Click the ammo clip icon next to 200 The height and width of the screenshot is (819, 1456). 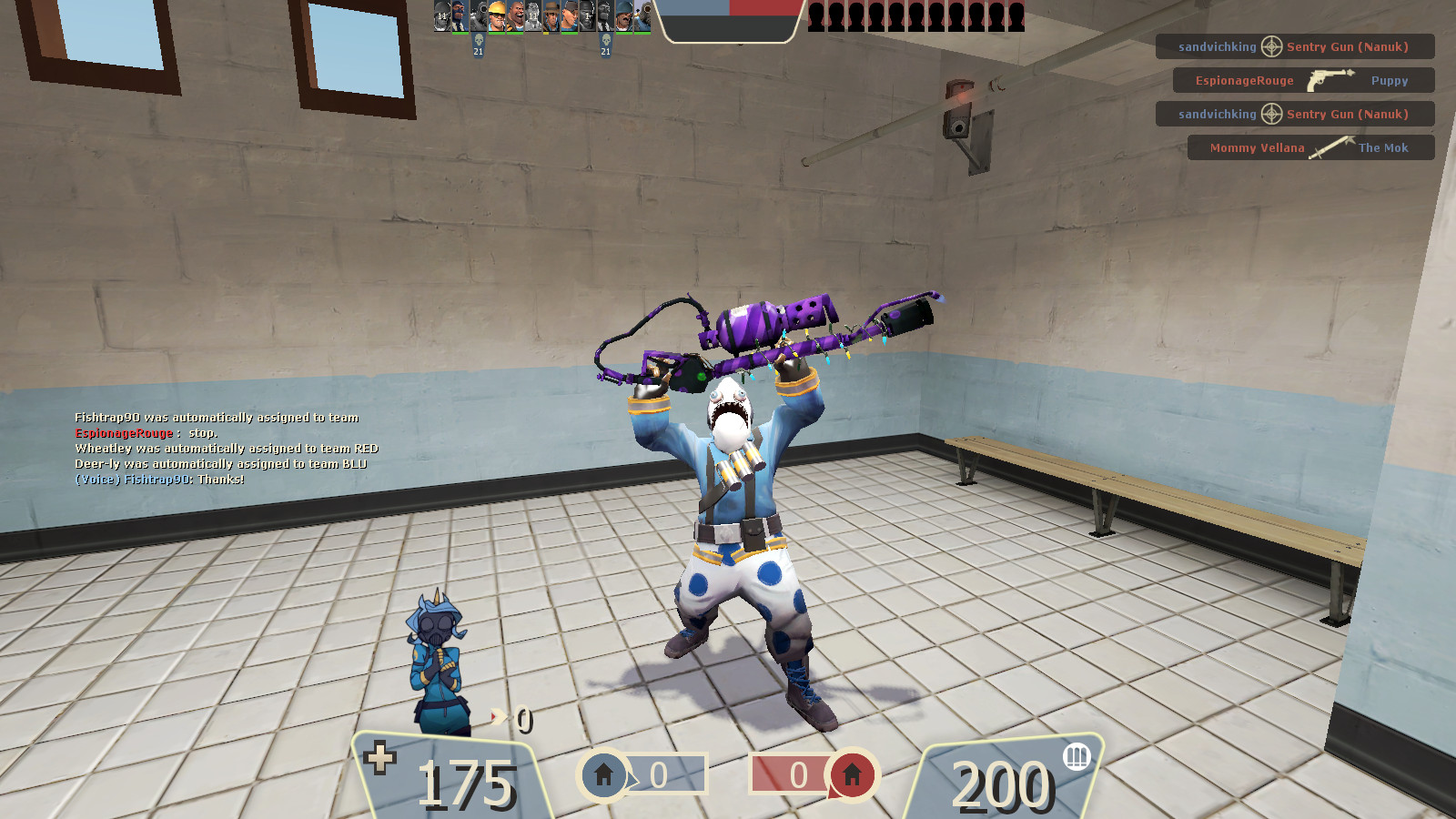click(x=1077, y=758)
